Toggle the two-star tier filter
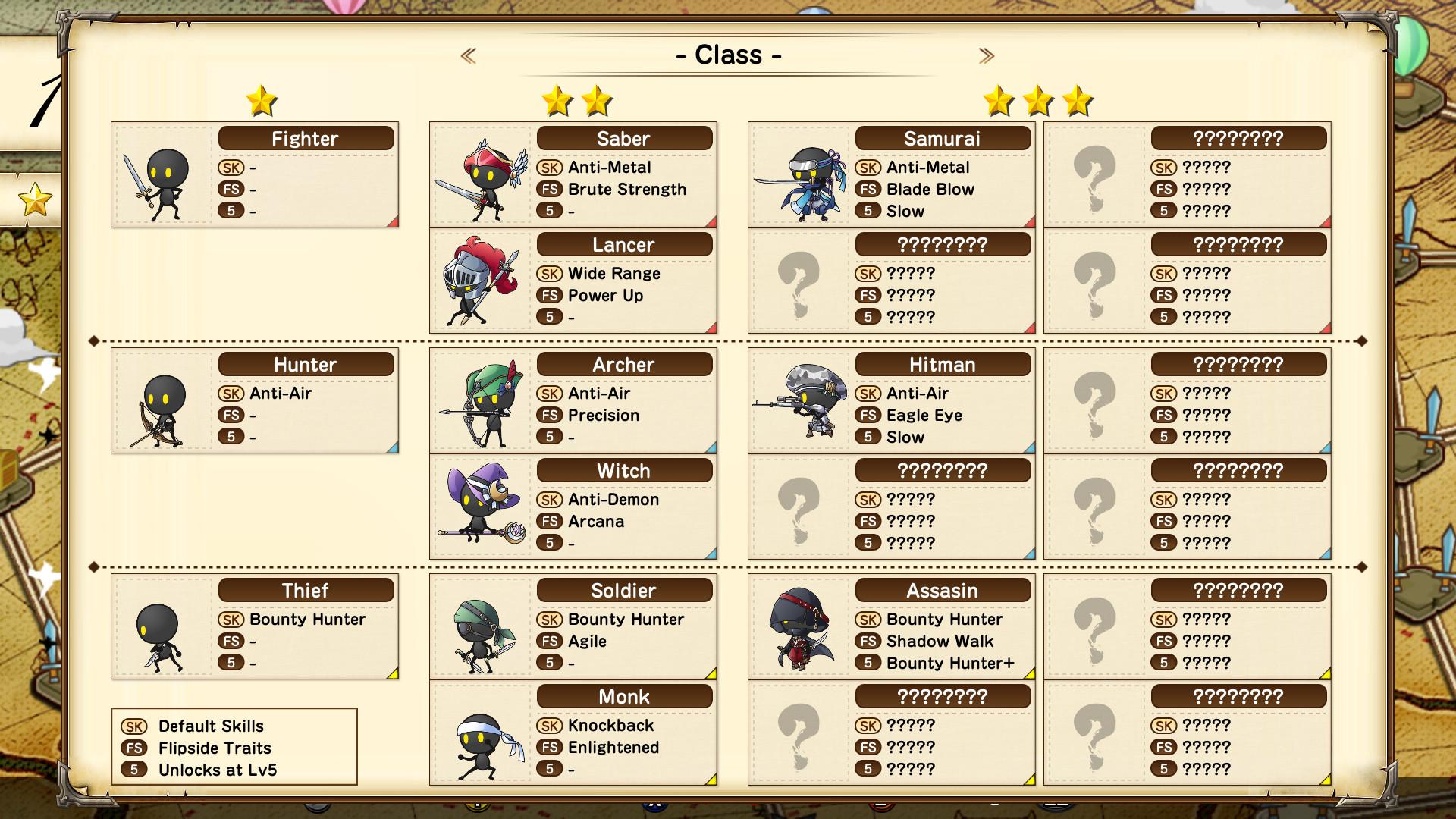1456x819 pixels. (x=578, y=101)
